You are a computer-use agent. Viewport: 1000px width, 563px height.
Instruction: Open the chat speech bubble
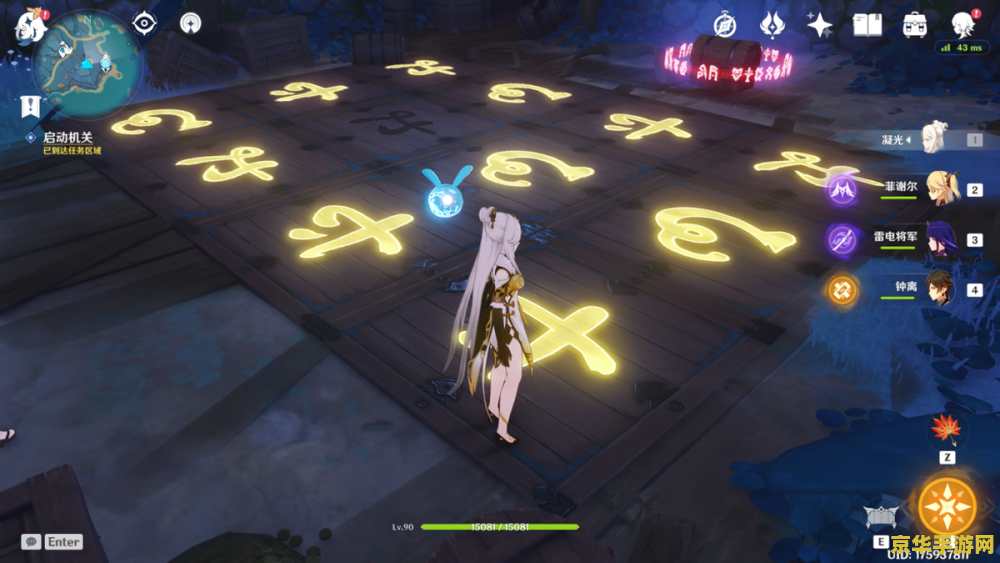pos(32,541)
